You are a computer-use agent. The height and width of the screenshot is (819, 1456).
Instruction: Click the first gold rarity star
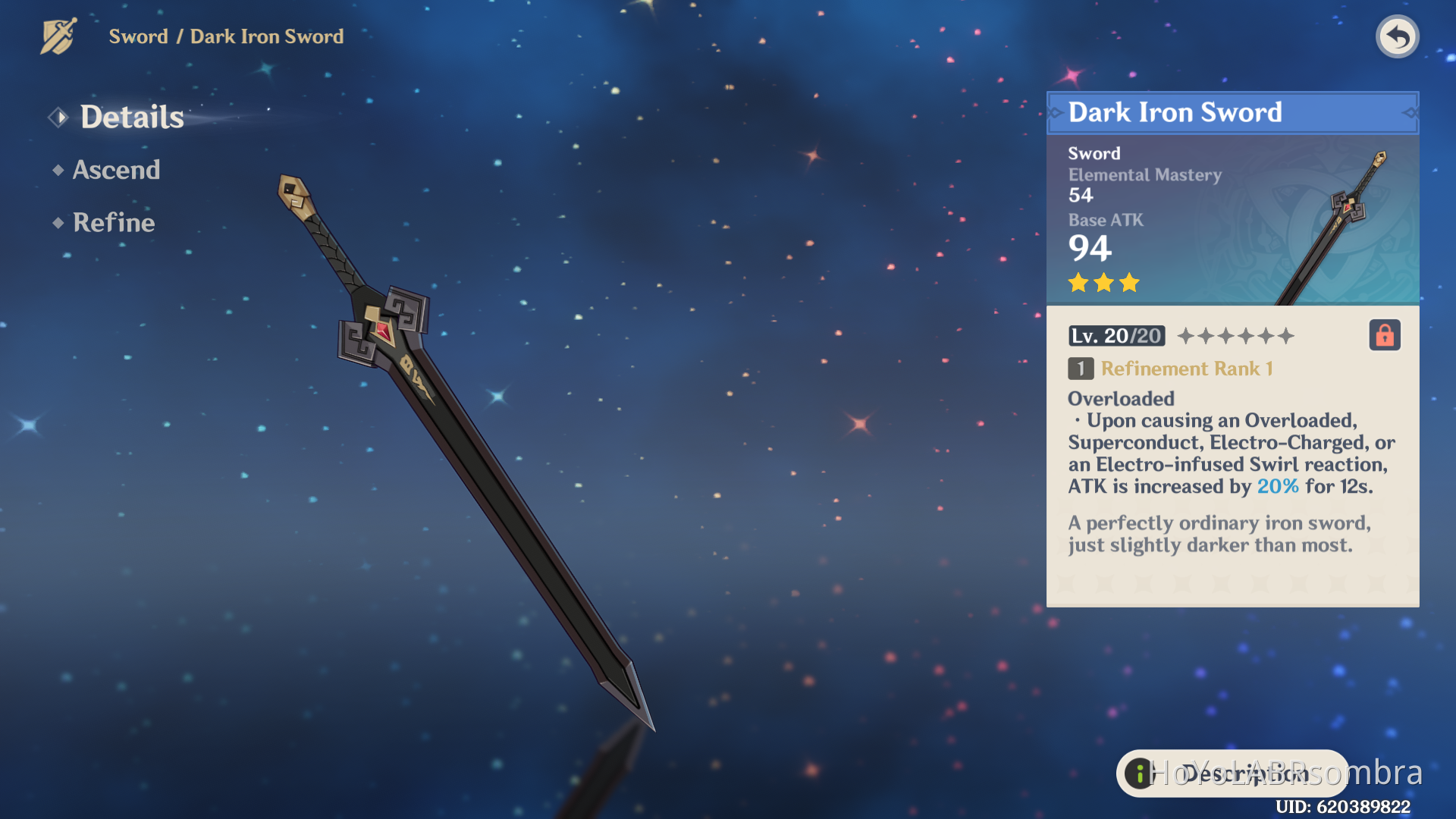(x=1078, y=282)
